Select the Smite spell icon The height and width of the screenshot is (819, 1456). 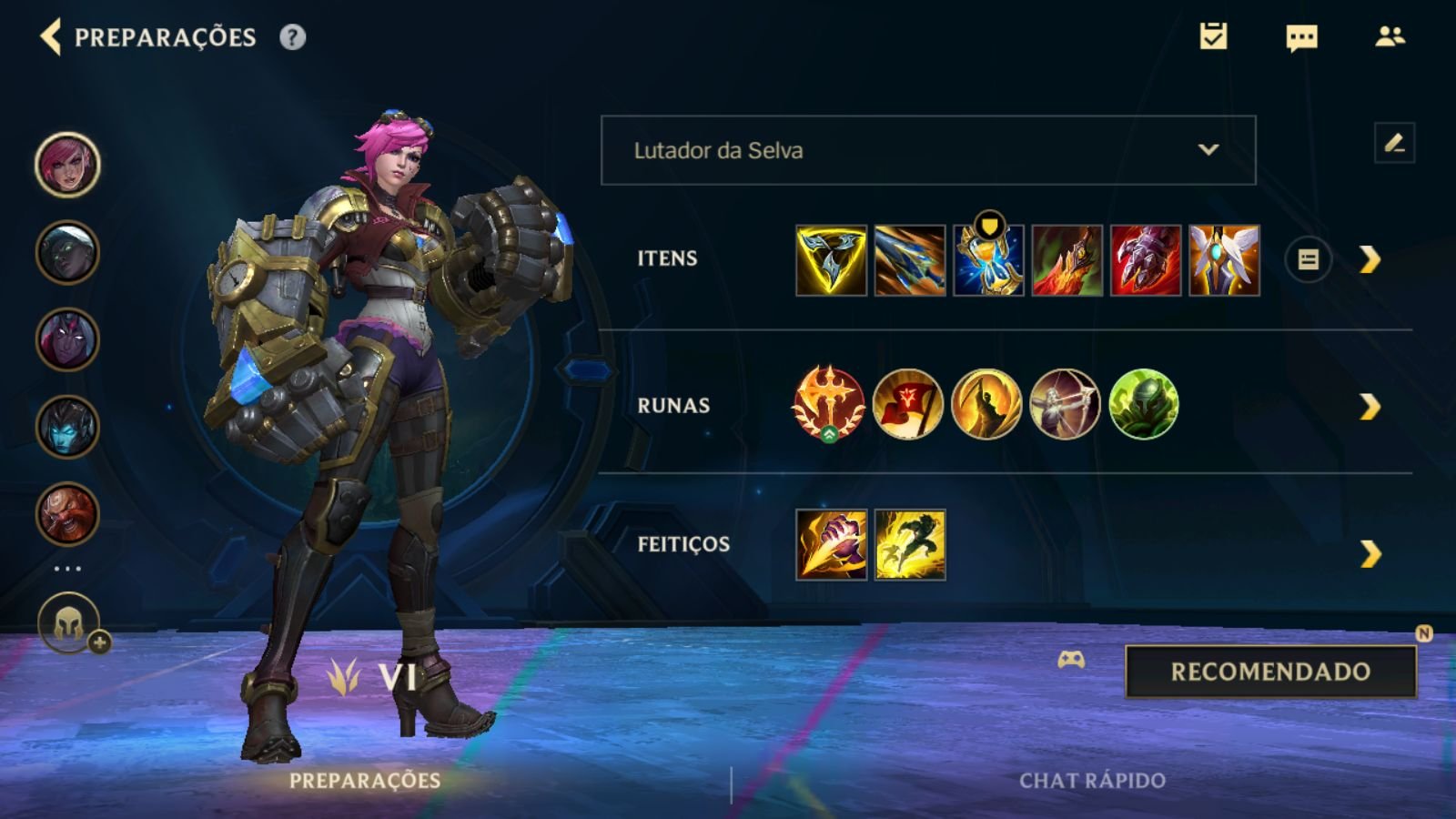tap(831, 545)
